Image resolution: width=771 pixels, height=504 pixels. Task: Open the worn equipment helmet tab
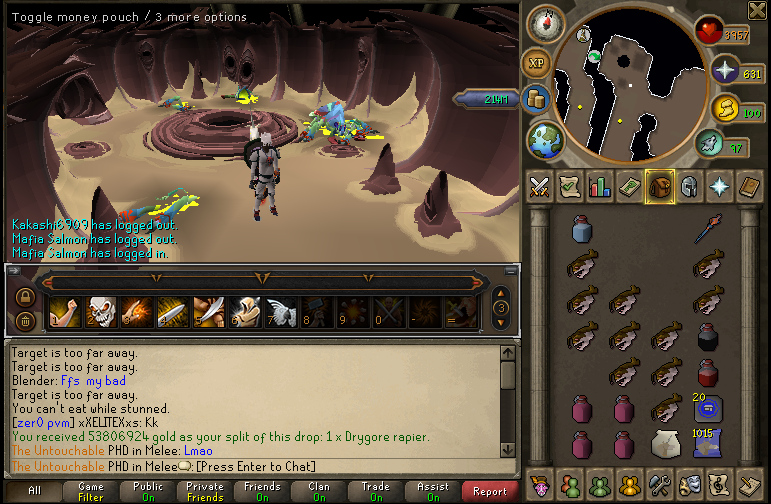tap(690, 186)
